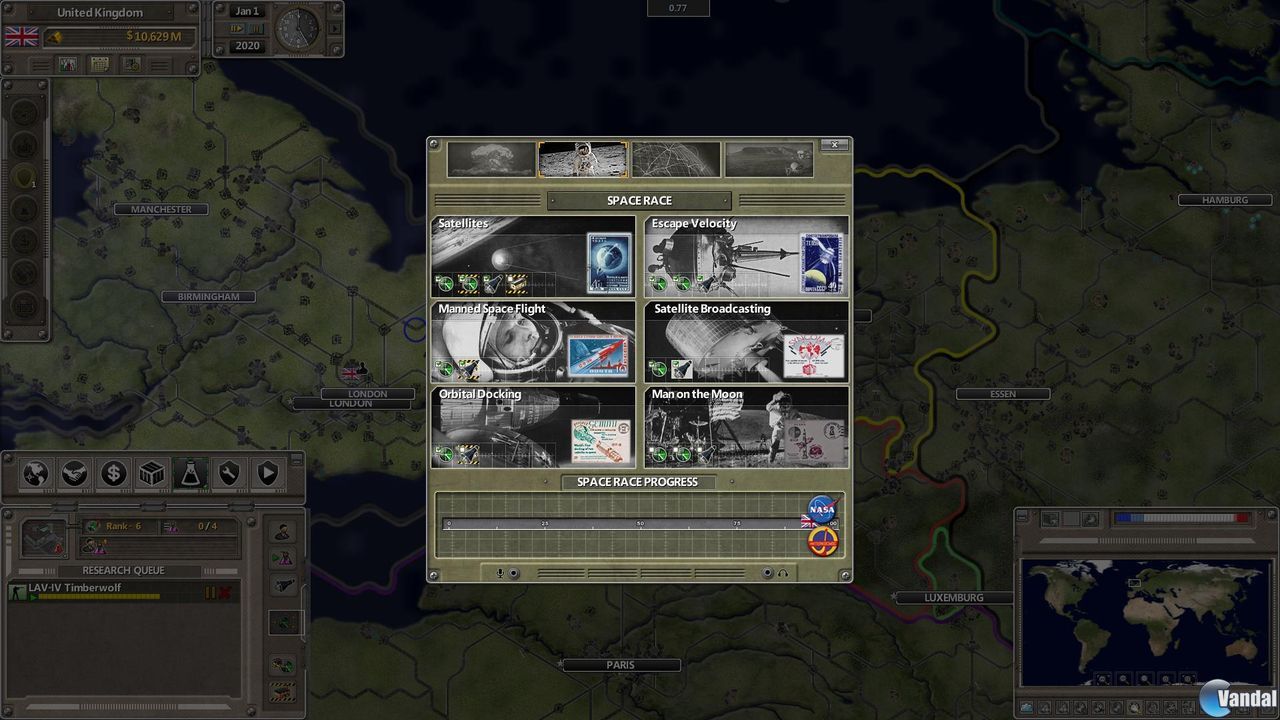Image resolution: width=1280 pixels, height=720 pixels.
Task: Open the Research screen via the flask icon
Action: (192, 474)
